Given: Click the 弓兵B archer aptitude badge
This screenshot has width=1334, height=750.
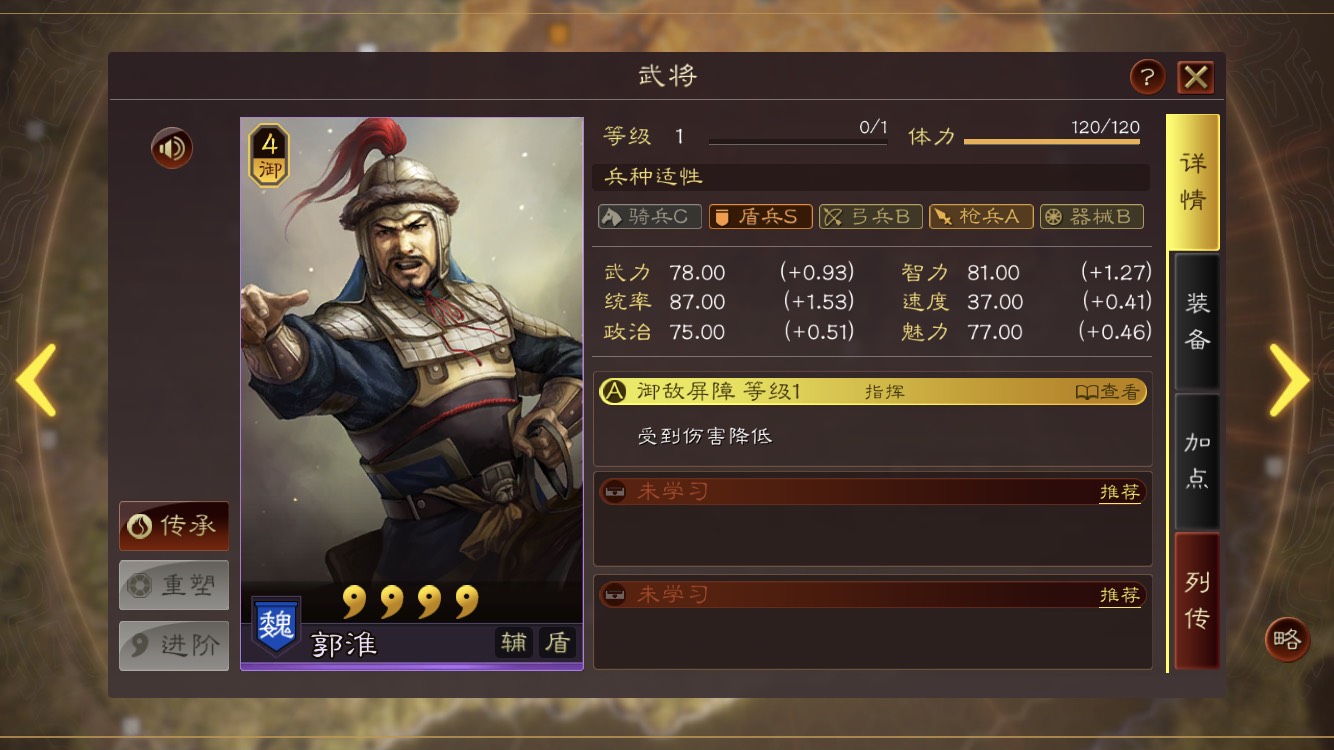Looking at the screenshot, I should pos(871,216).
